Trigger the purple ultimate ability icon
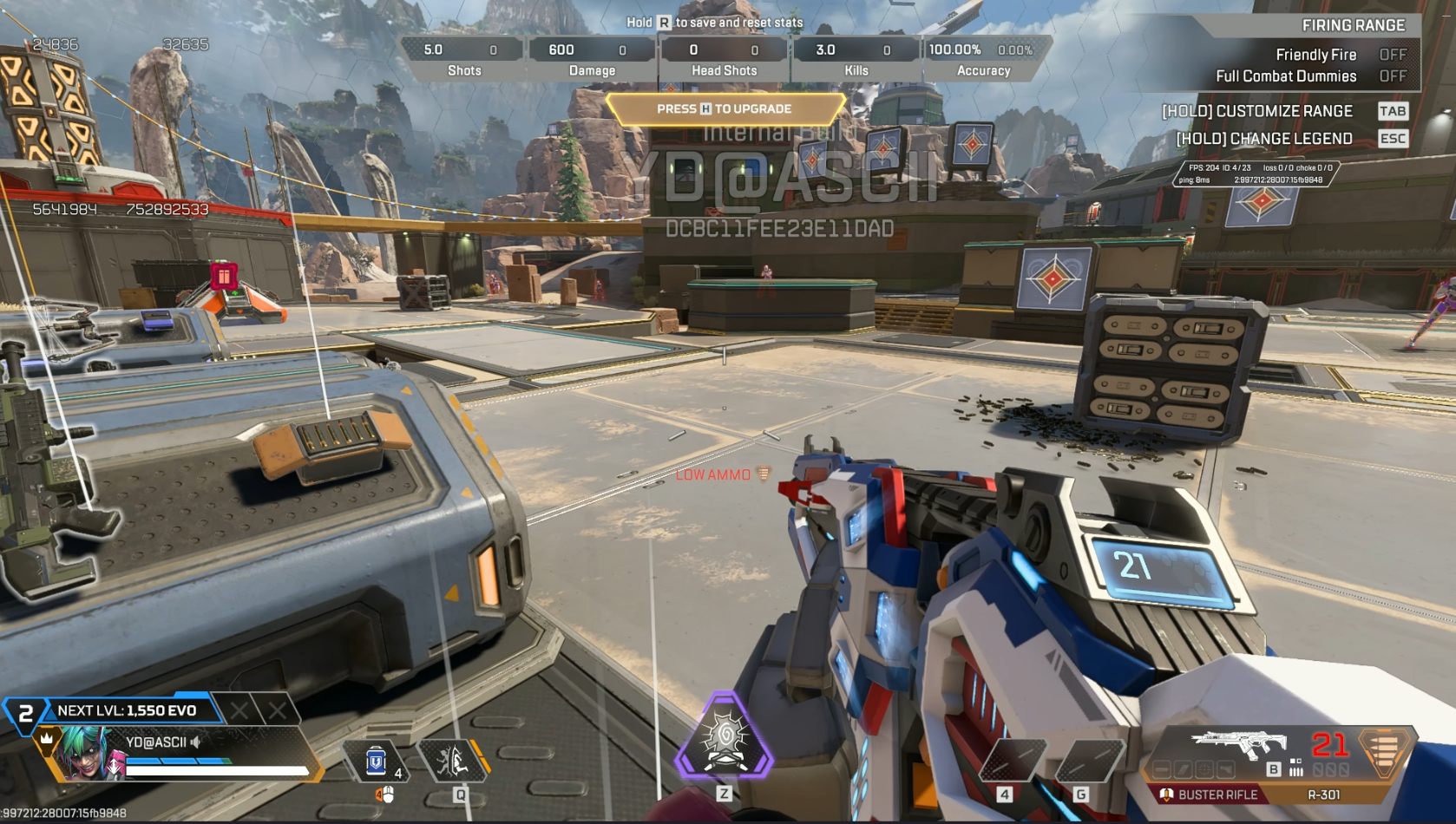The image size is (1456, 824). tap(725, 737)
